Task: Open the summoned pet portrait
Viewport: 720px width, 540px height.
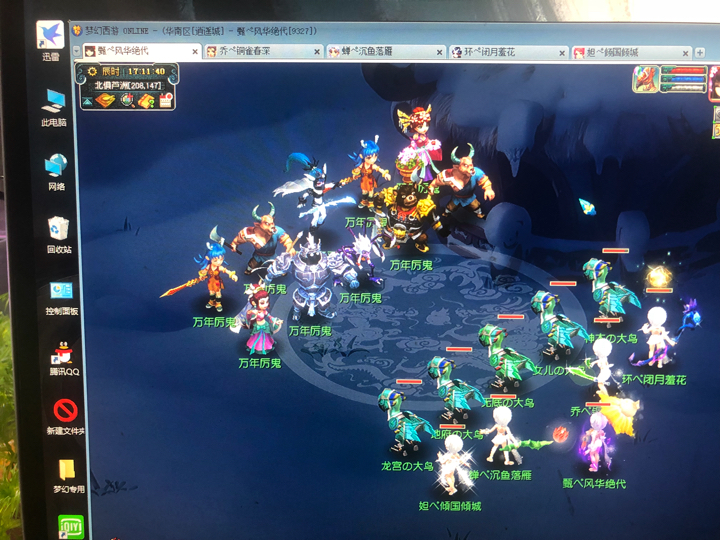Action: coord(645,78)
